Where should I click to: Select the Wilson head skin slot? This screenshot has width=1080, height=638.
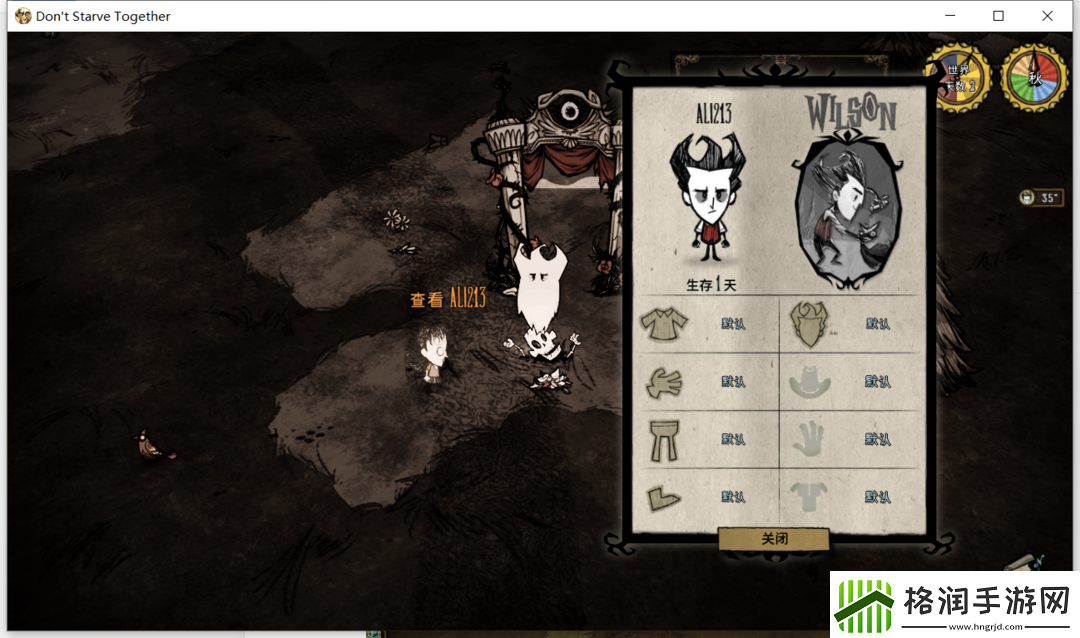[x=810, y=323]
